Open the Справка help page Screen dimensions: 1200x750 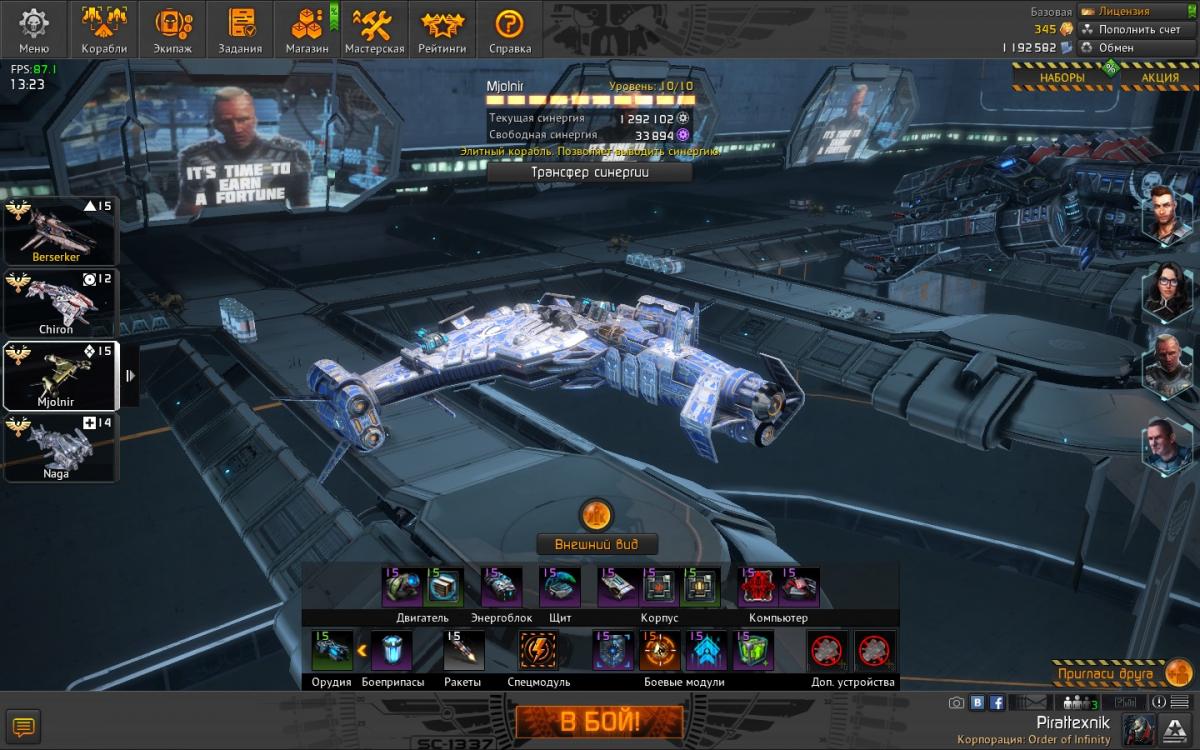click(510, 29)
